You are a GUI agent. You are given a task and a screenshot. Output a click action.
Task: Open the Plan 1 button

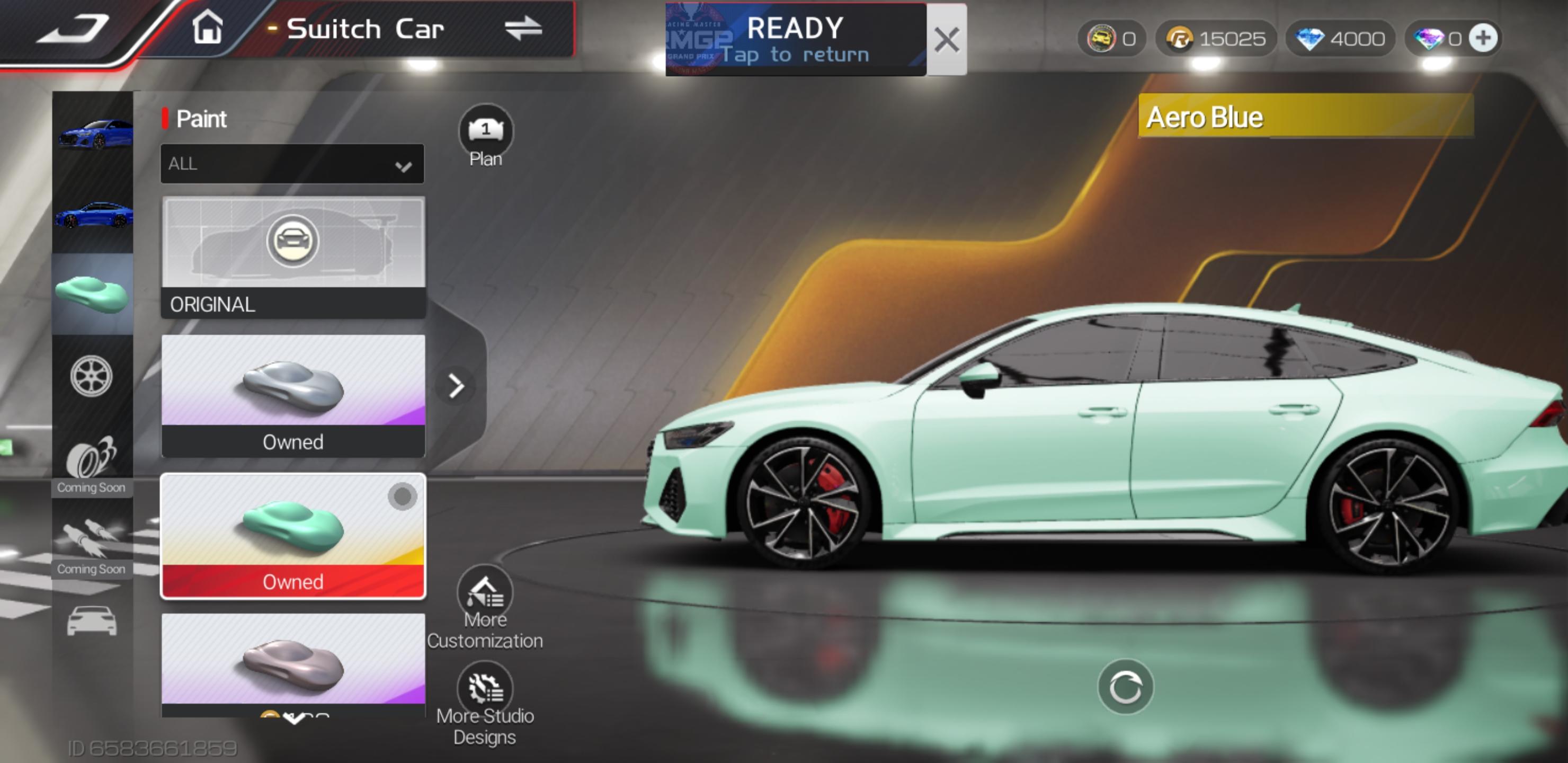click(486, 135)
